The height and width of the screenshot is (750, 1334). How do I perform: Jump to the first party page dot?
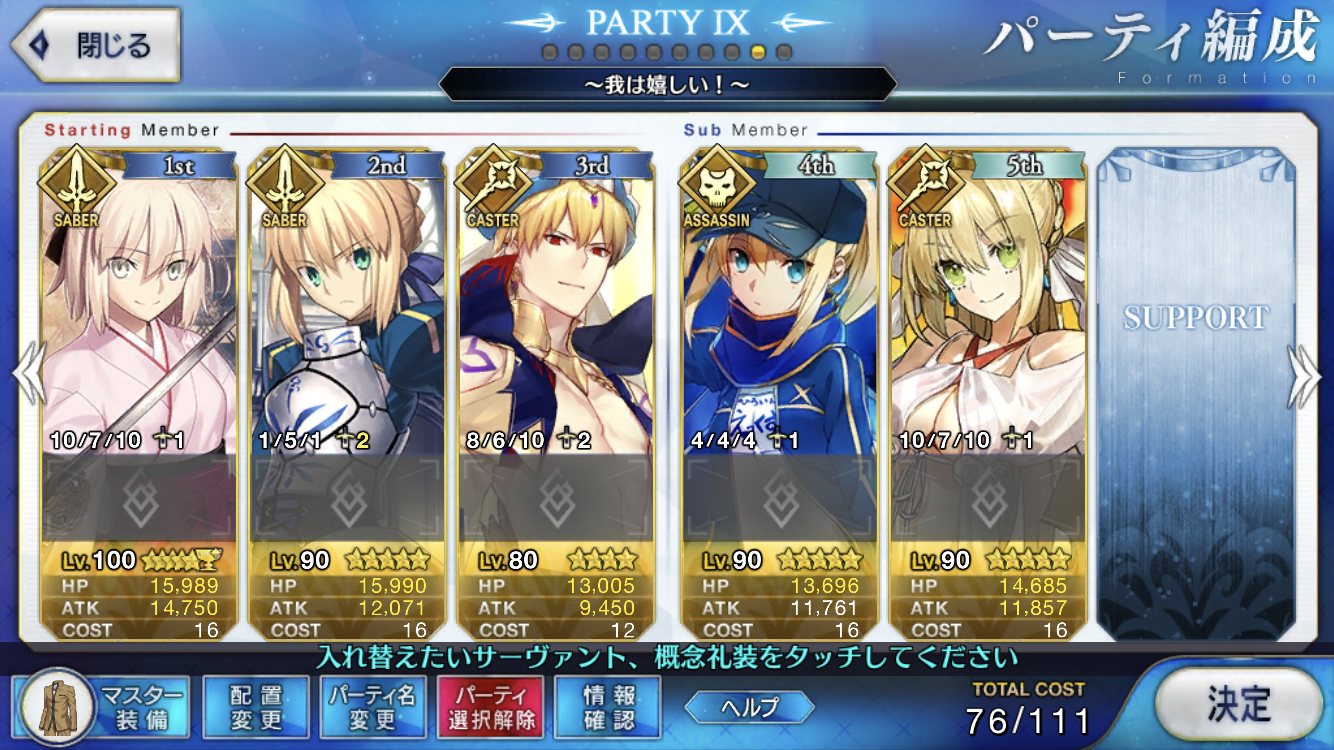point(549,51)
